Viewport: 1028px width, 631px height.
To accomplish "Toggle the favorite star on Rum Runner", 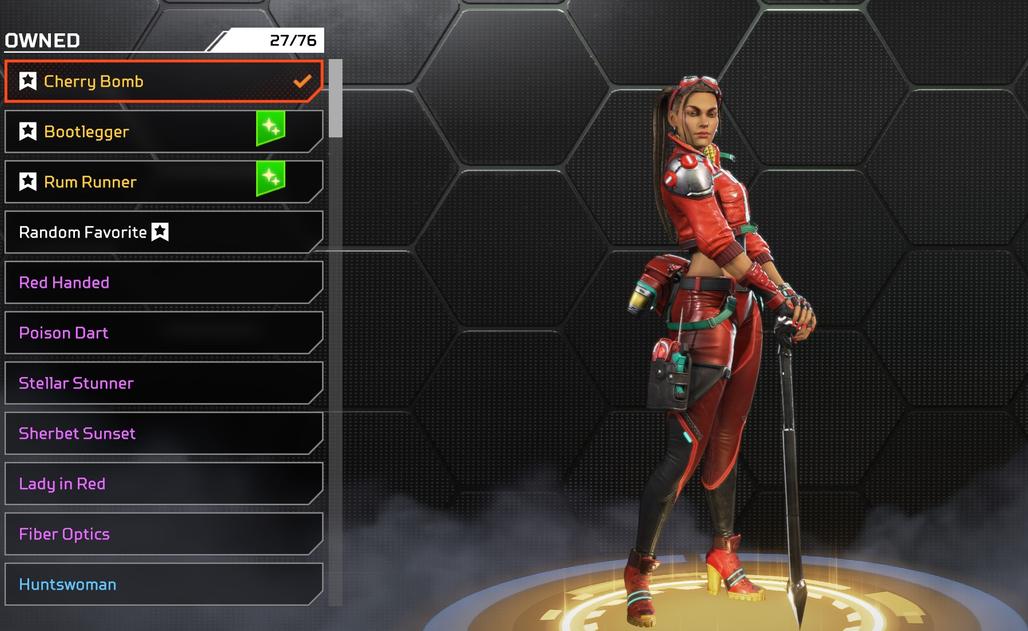I will click(x=28, y=182).
